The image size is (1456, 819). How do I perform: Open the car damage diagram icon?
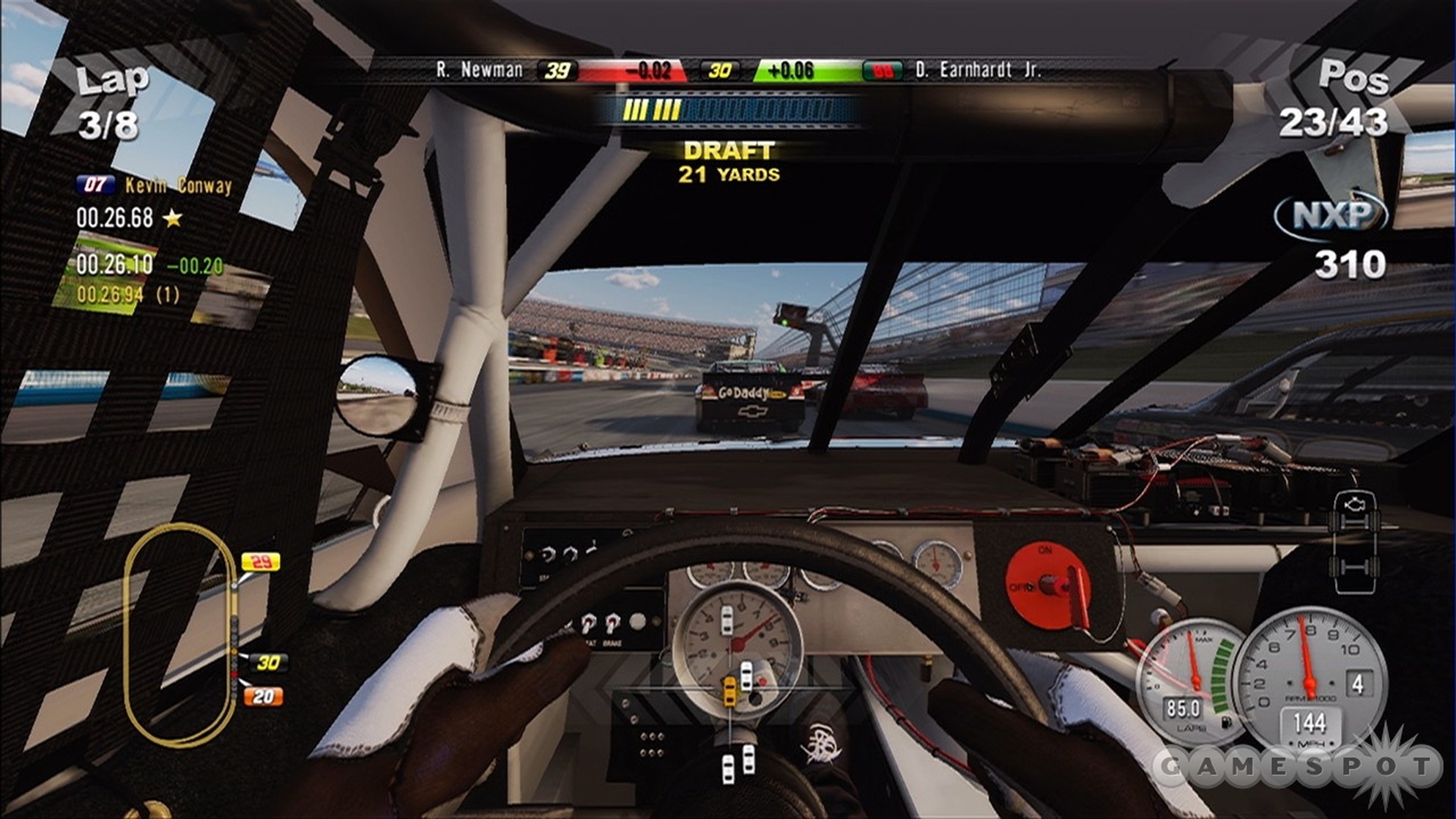click(1355, 542)
